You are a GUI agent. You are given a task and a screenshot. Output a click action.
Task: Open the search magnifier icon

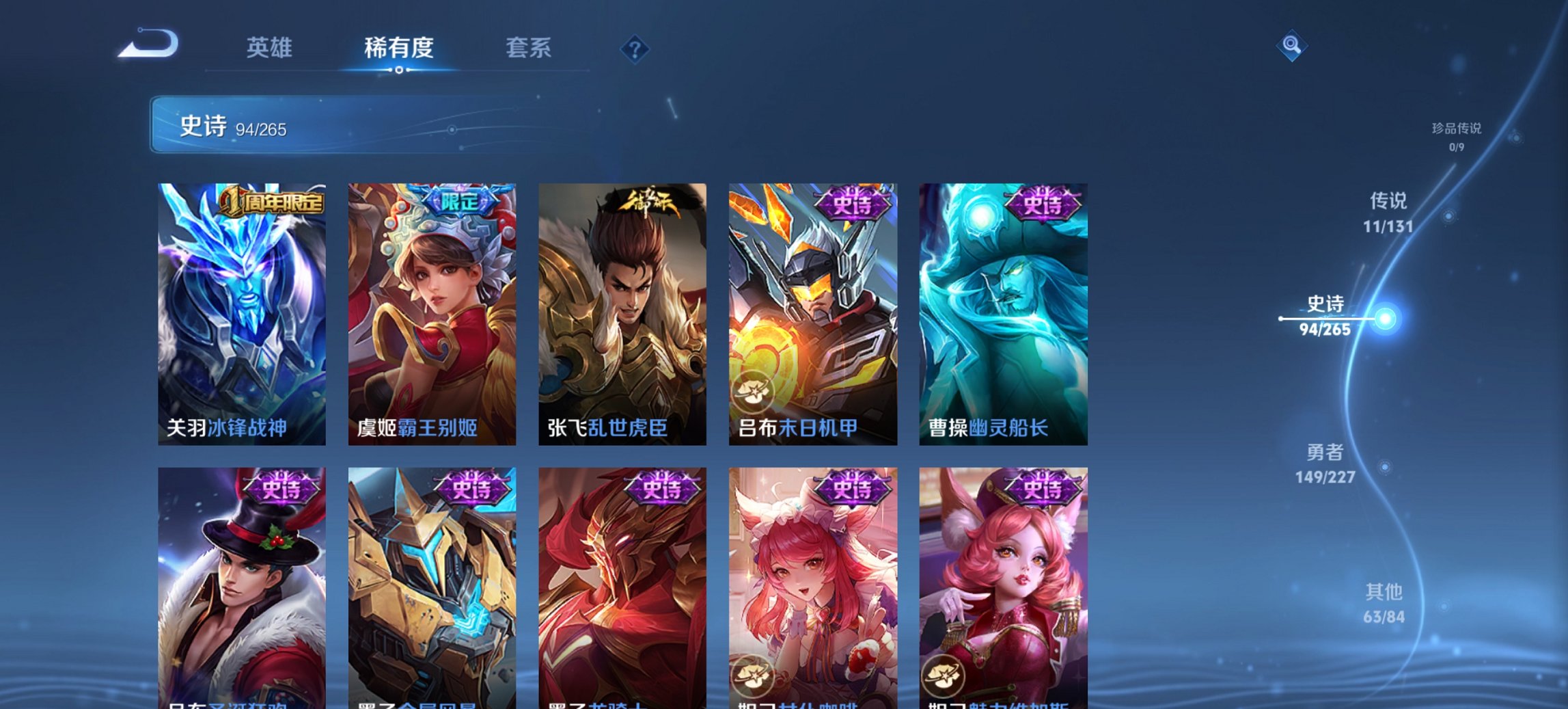tap(1291, 46)
